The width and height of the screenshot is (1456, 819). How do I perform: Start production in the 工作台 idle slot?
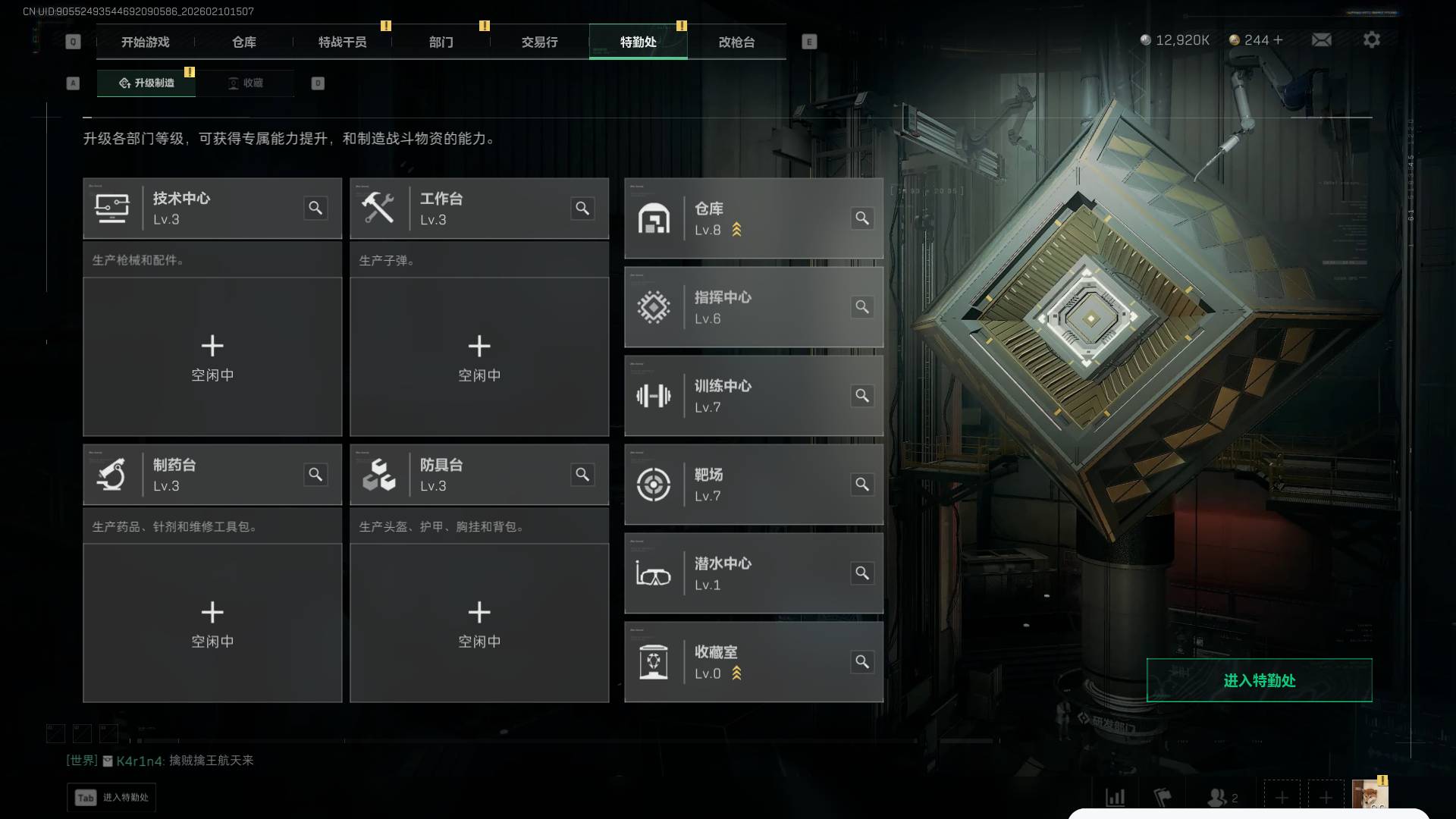click(x=479, y=356)
